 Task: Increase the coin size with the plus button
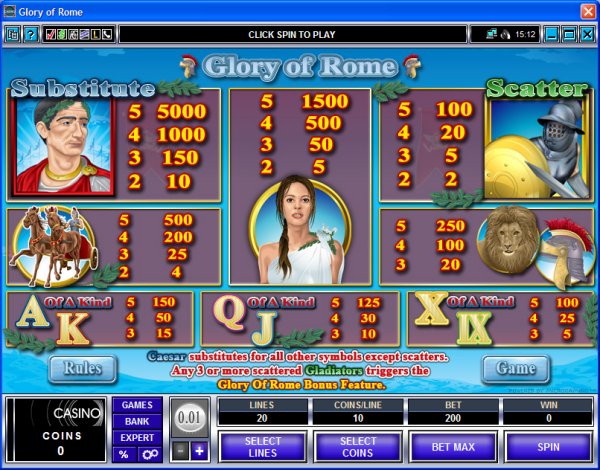click(x=199, y=452)
